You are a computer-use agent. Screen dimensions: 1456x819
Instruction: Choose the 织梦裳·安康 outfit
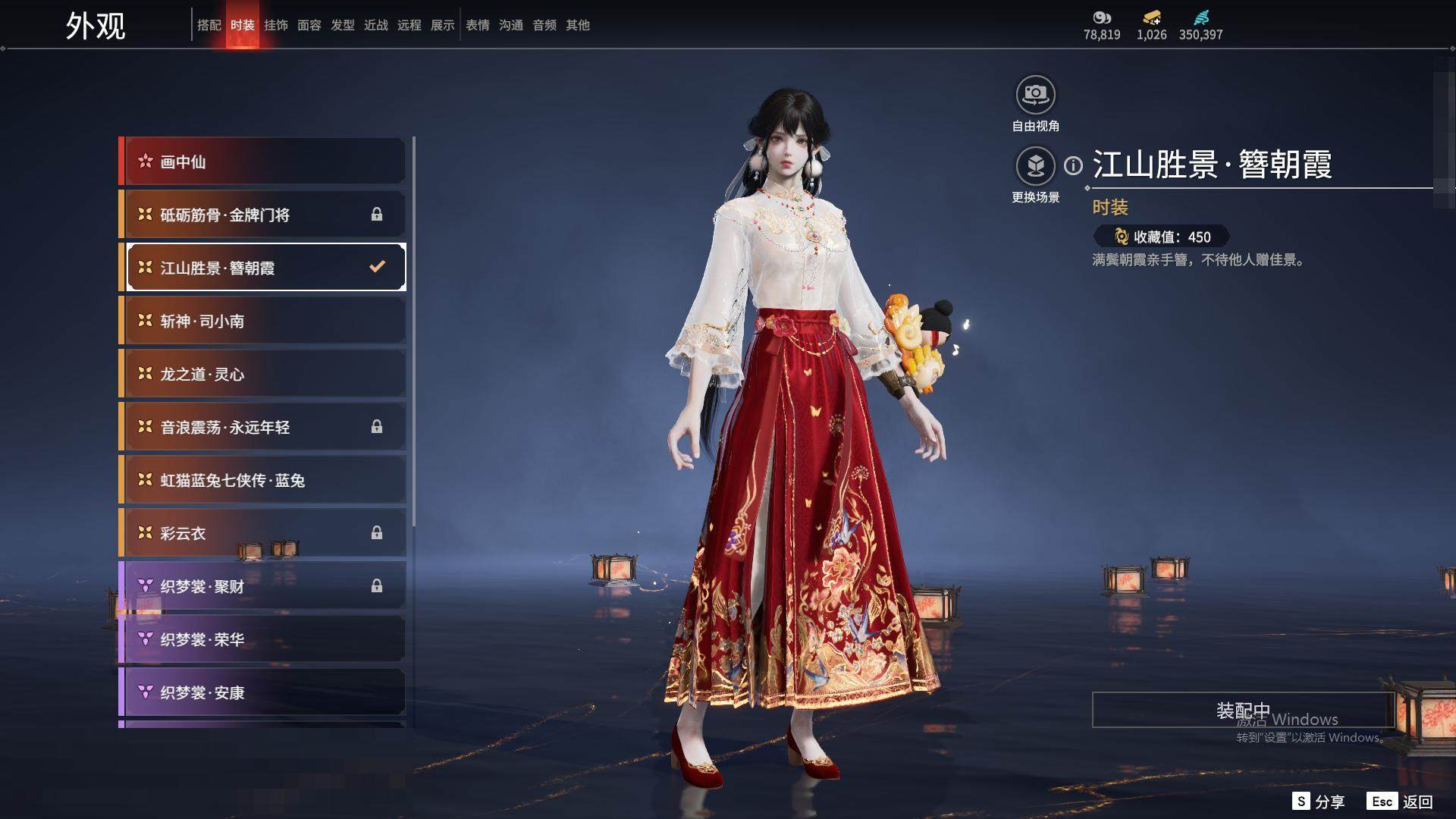coord(264,692)
